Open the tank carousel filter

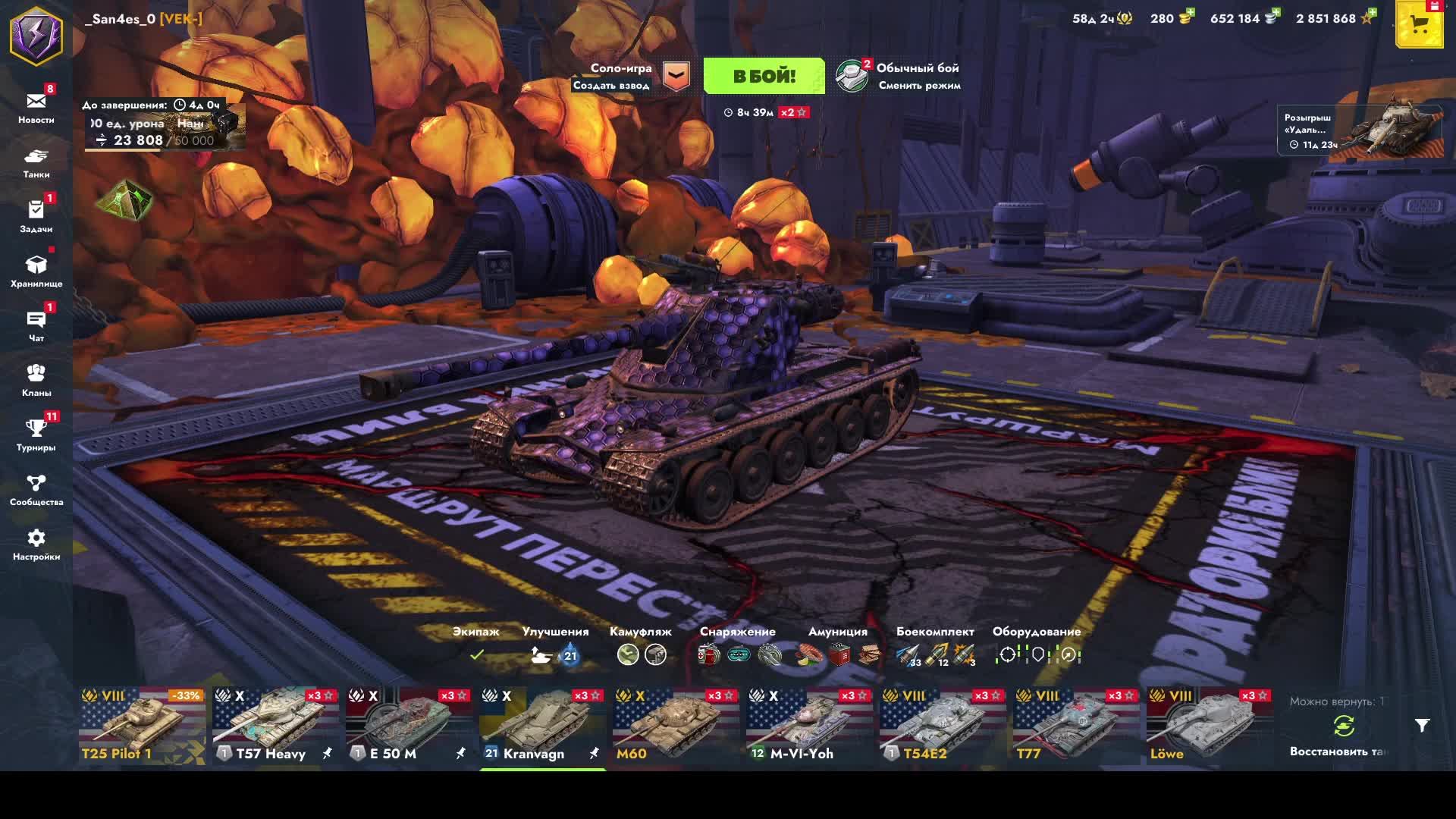[x=1422, y=726]
